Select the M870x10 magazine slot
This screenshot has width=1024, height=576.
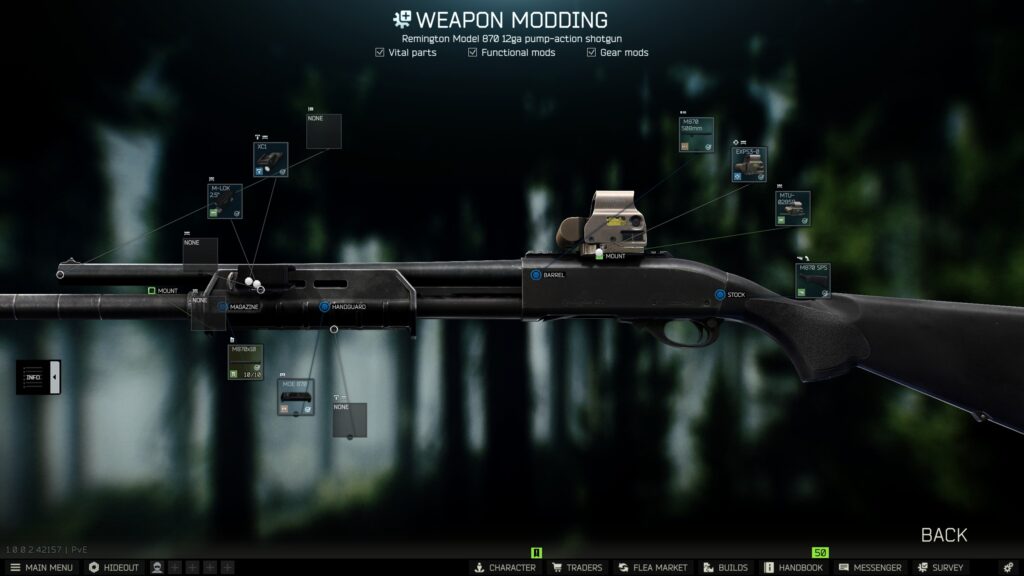(245, 362)
